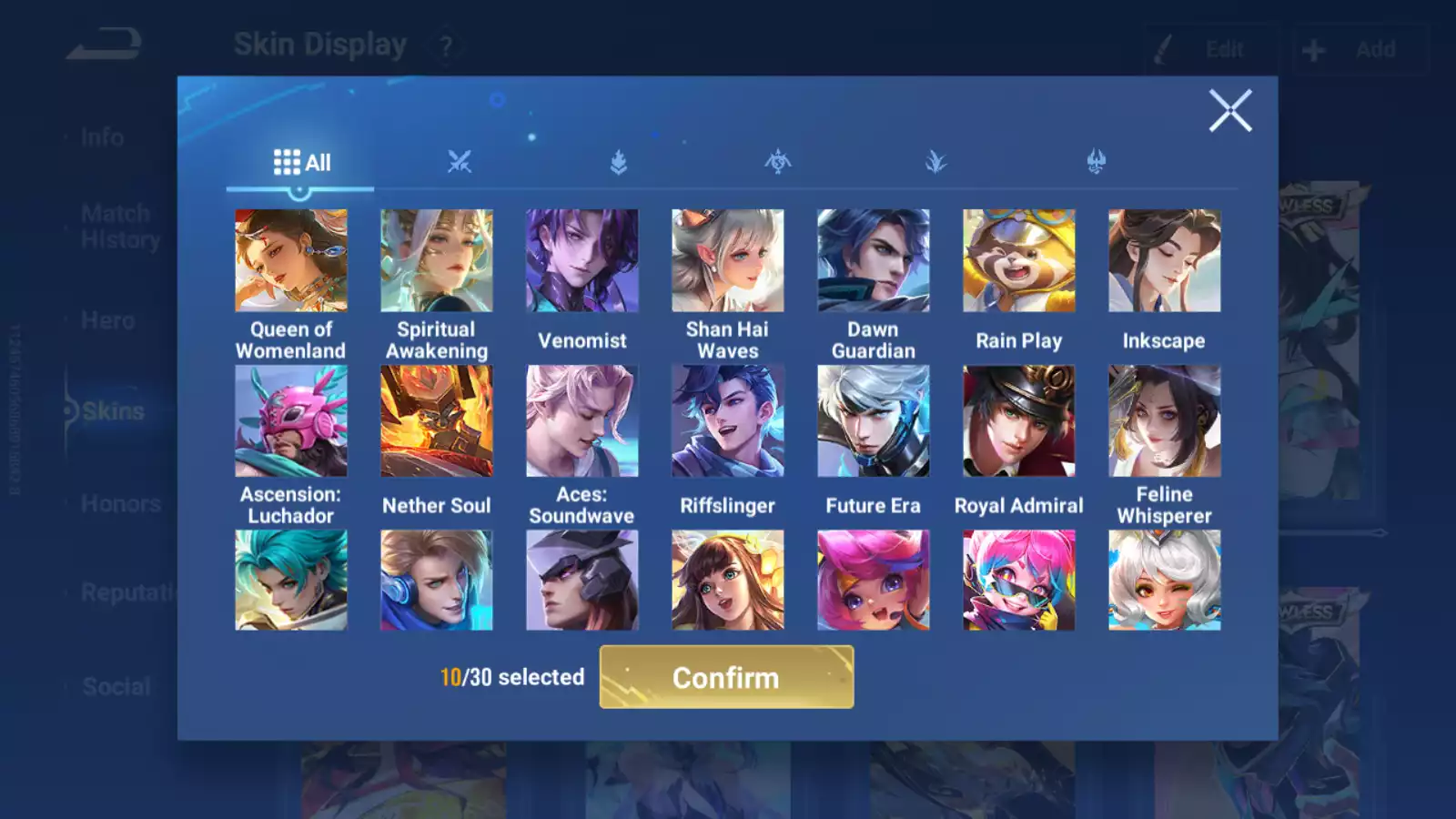This screenshot has width=1456, height=819.
Task: Choose the Dawn Guardian skin
Action: (x=874, y=261)
